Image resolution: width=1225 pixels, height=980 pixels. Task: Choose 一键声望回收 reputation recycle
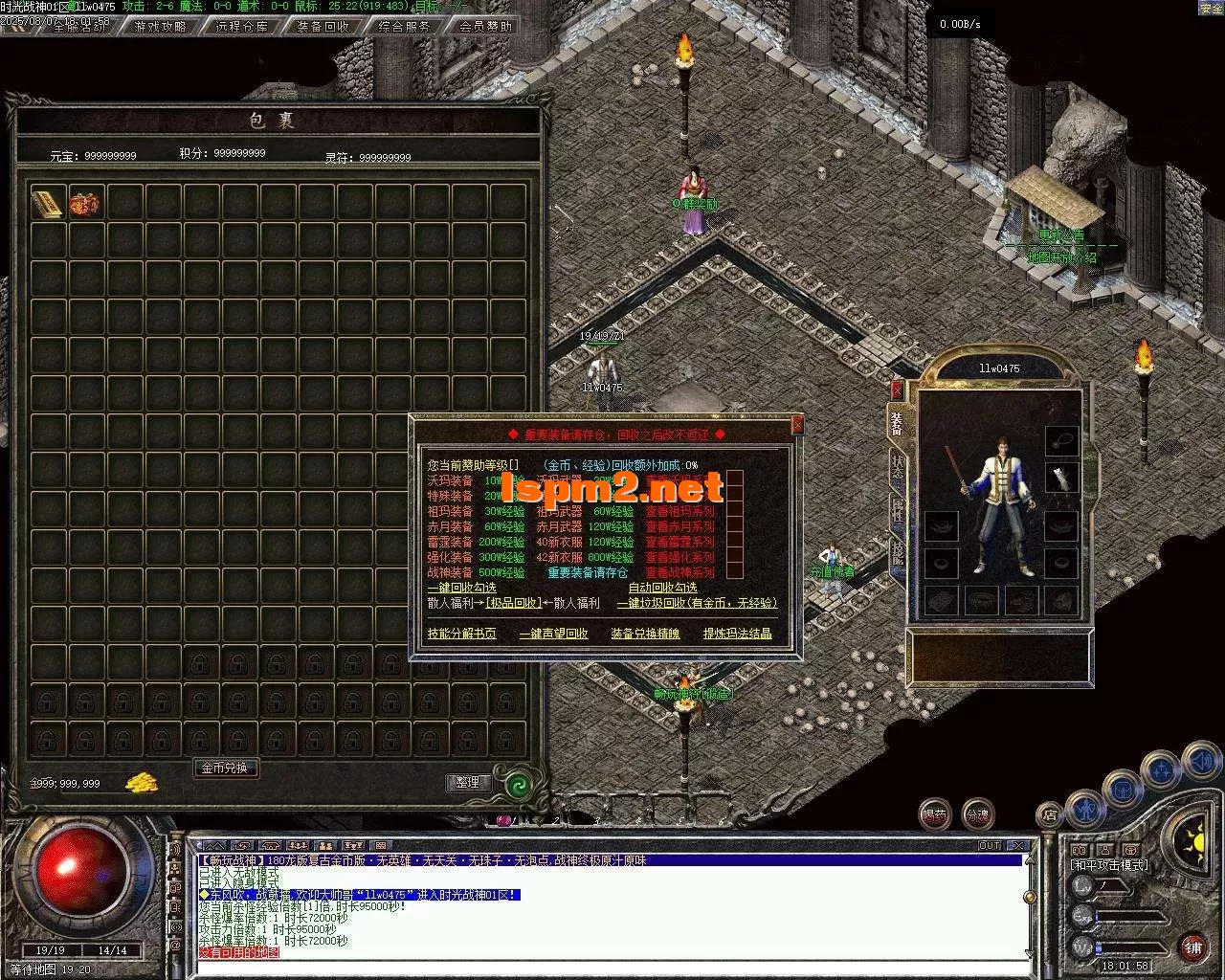(553, 634)
